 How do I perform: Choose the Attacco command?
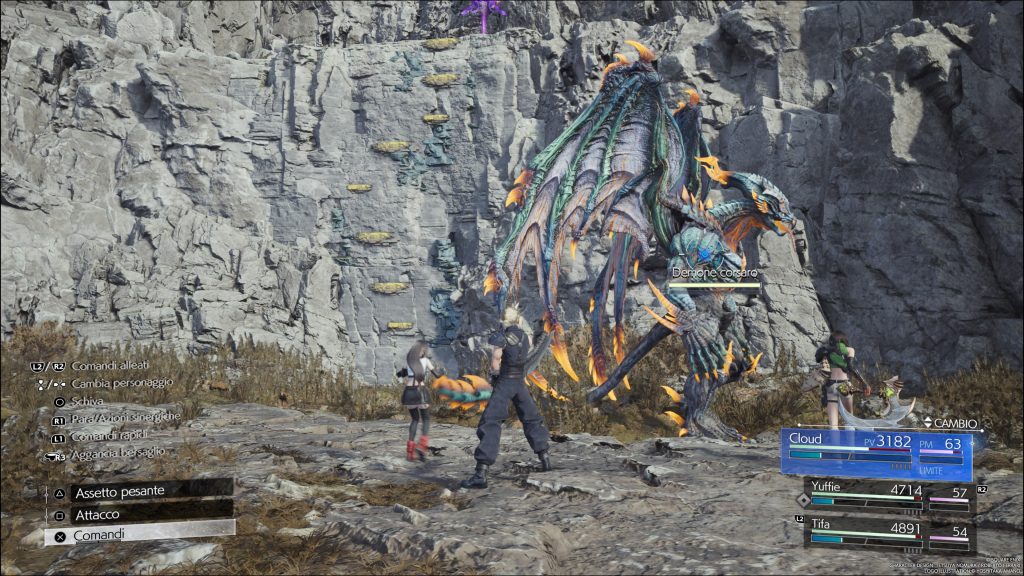[138, 513]
